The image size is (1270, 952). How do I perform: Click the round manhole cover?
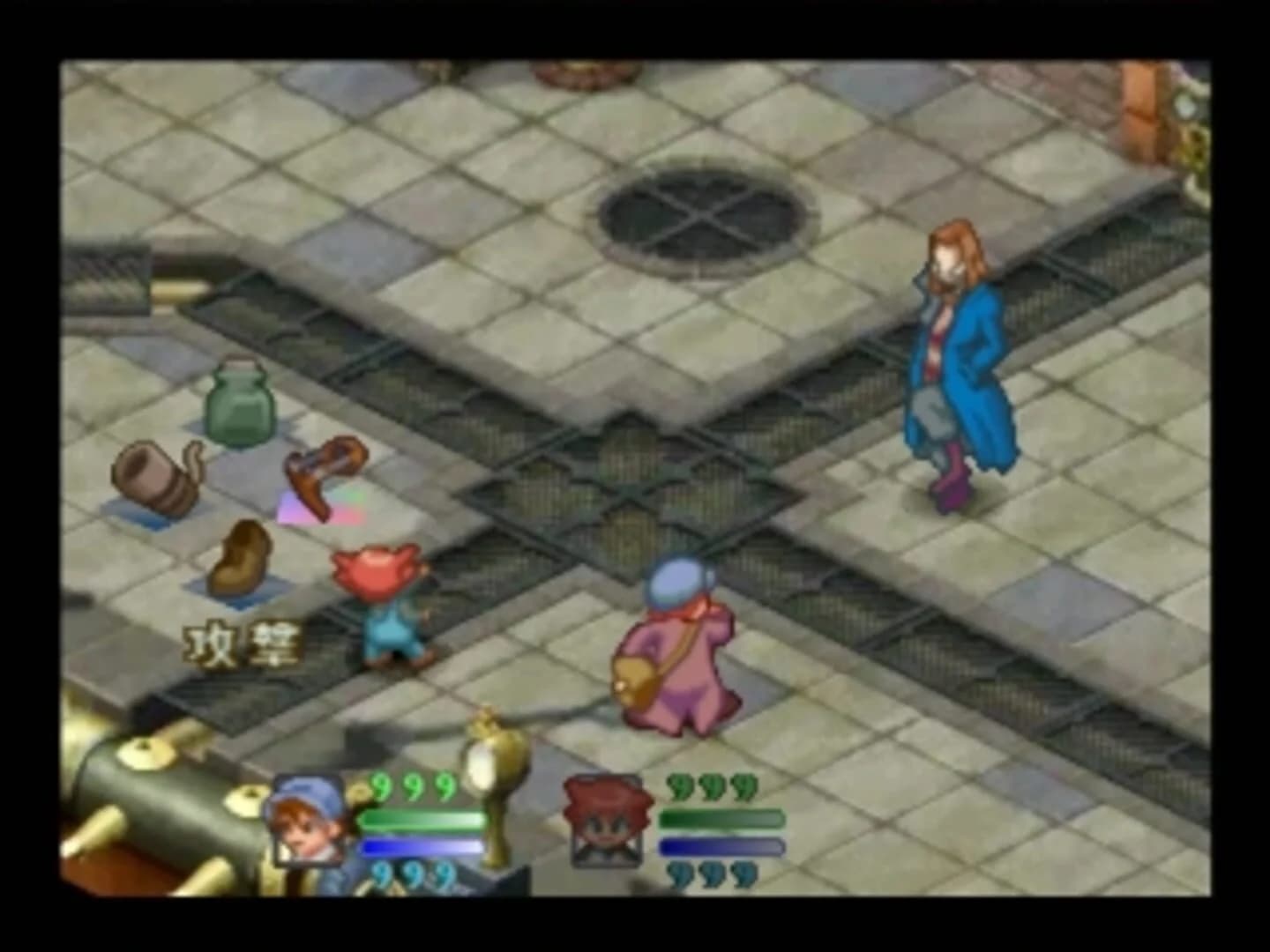tap(697, 216)
